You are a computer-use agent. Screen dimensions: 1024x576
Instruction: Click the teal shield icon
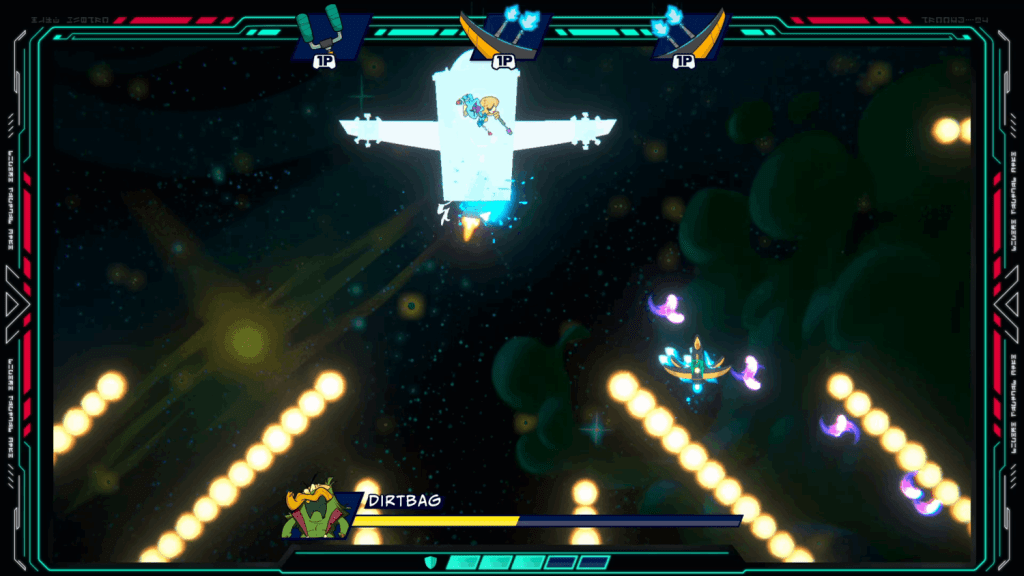tap(432, 562)
